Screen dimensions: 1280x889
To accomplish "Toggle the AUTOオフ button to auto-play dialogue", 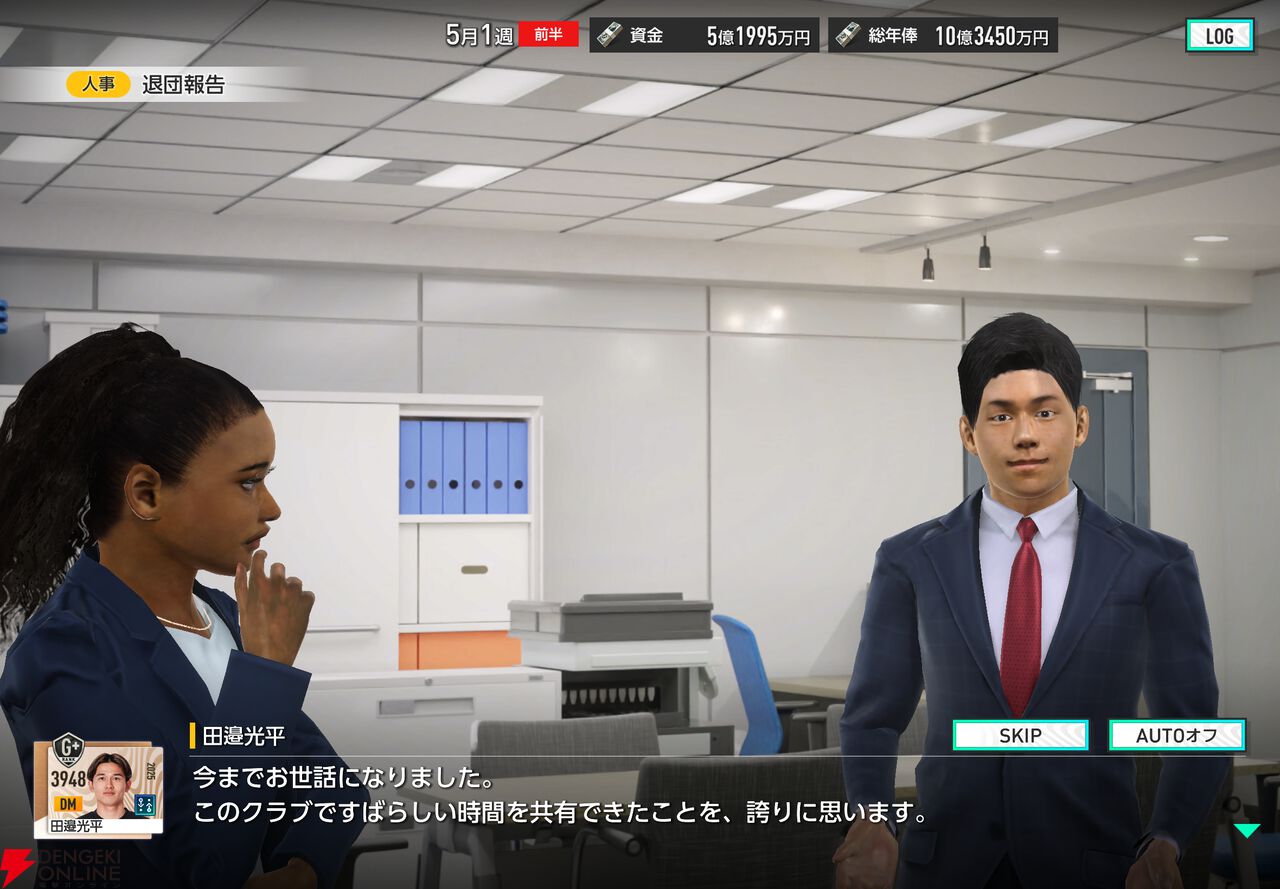I will 1177,735.
